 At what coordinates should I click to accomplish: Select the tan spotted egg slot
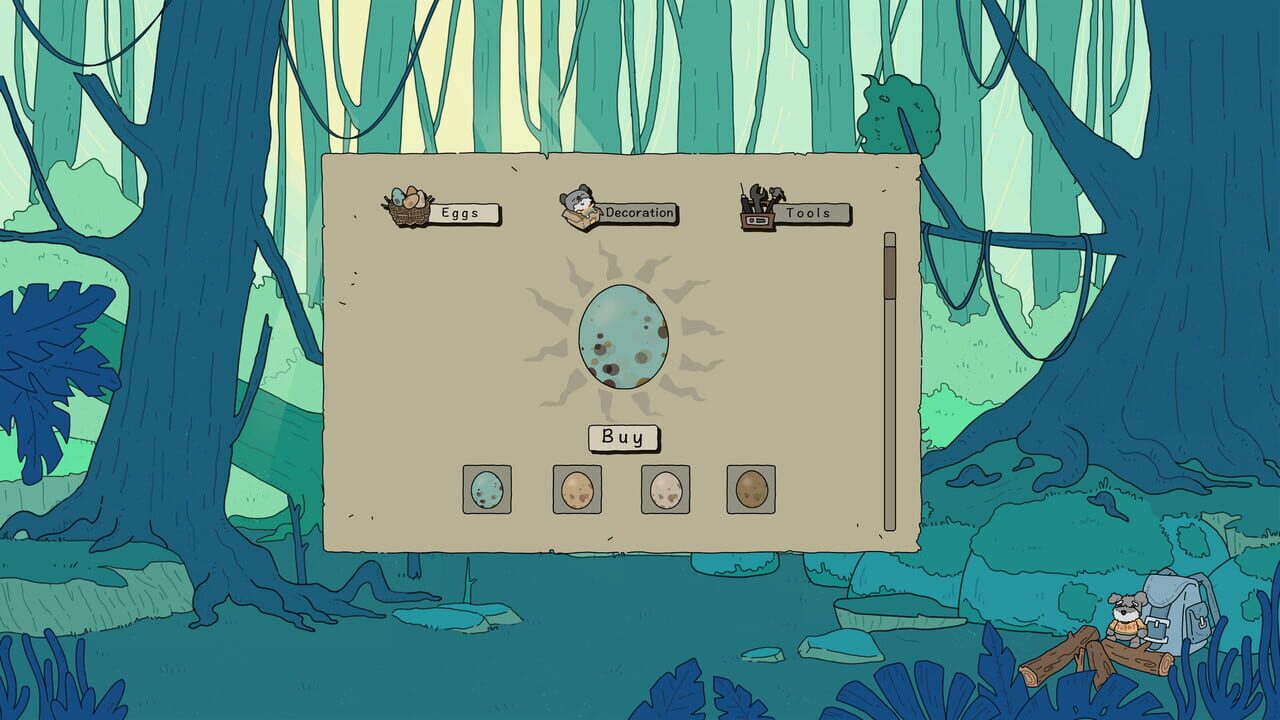577,489
